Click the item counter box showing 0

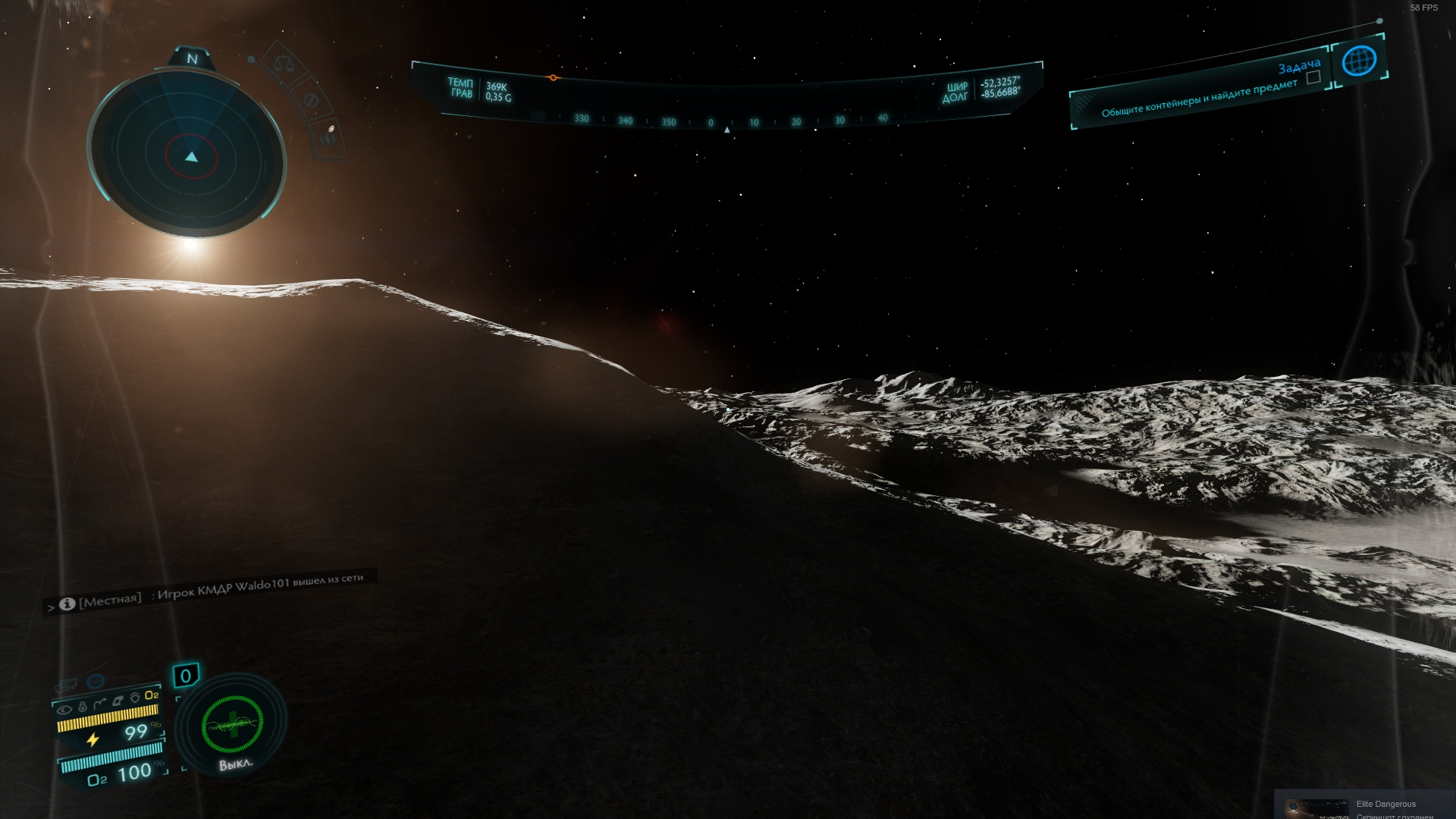point(186,676)
